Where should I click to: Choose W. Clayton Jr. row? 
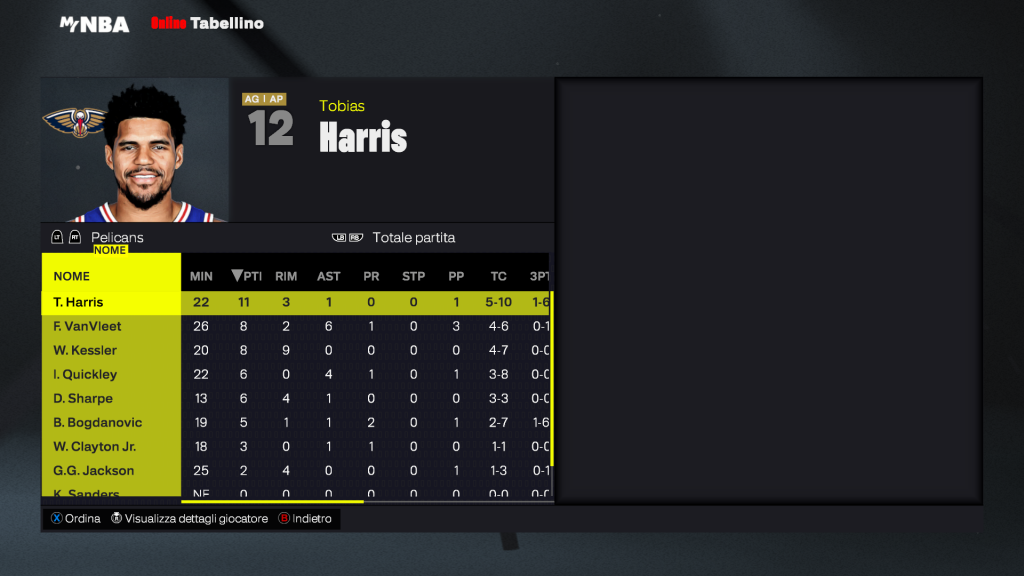tap(110, 446)
